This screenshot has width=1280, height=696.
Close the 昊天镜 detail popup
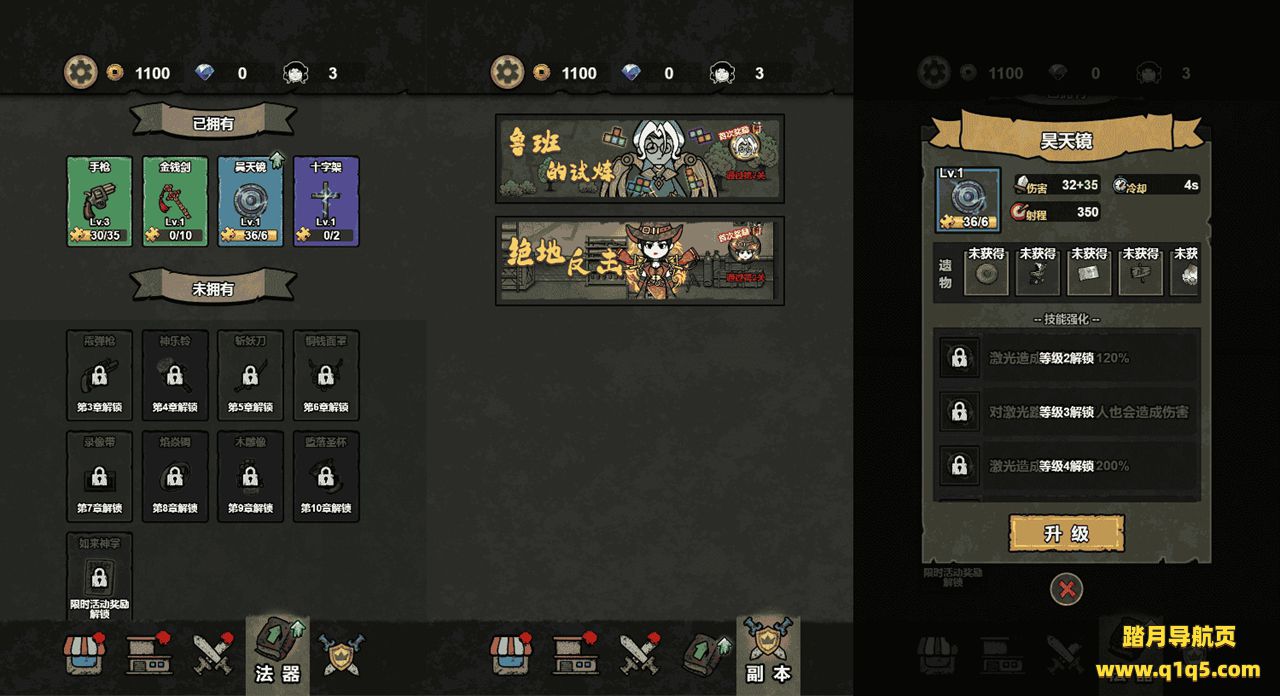[x=1067, y=589]
